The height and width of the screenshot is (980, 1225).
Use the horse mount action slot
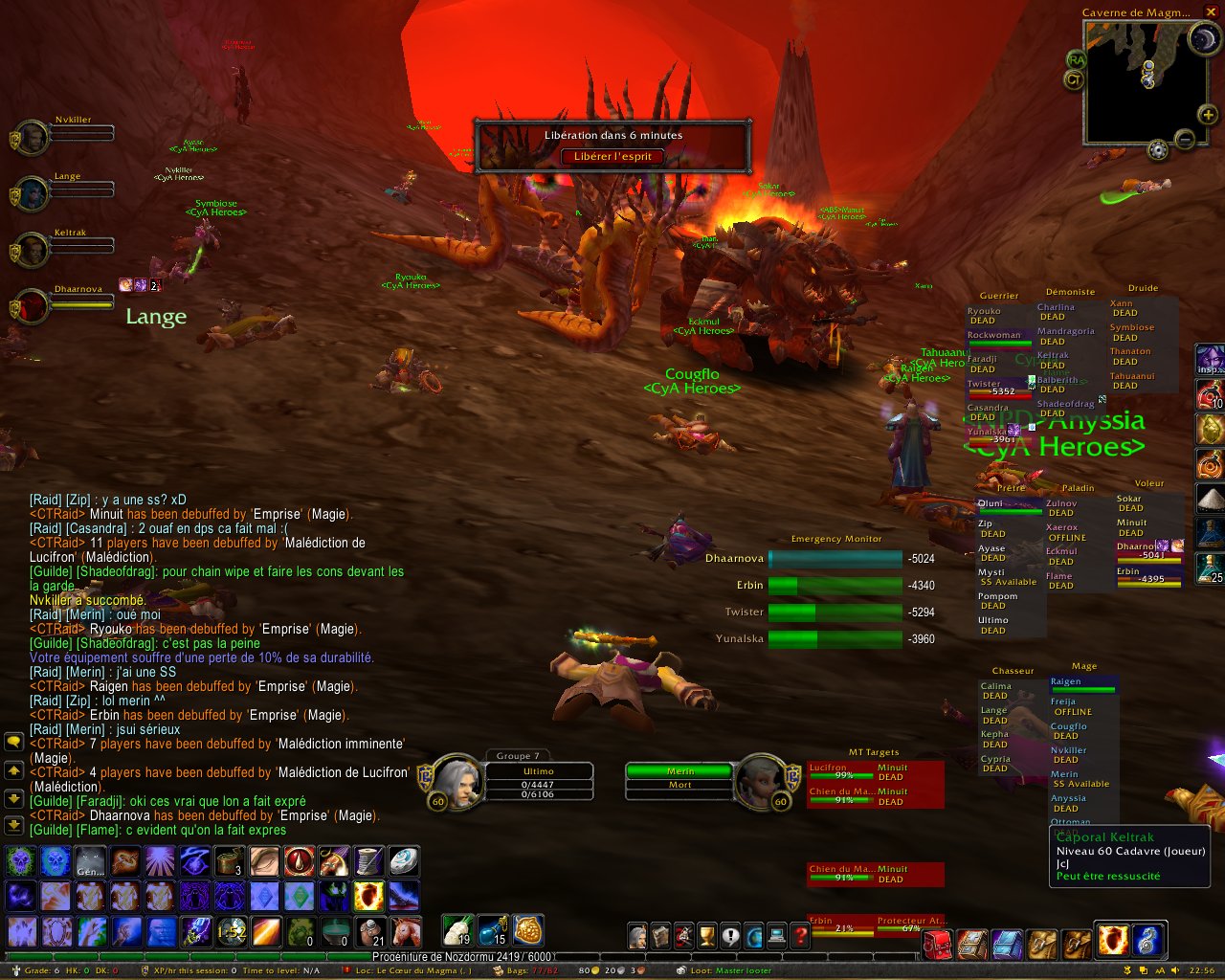[405, 930]
